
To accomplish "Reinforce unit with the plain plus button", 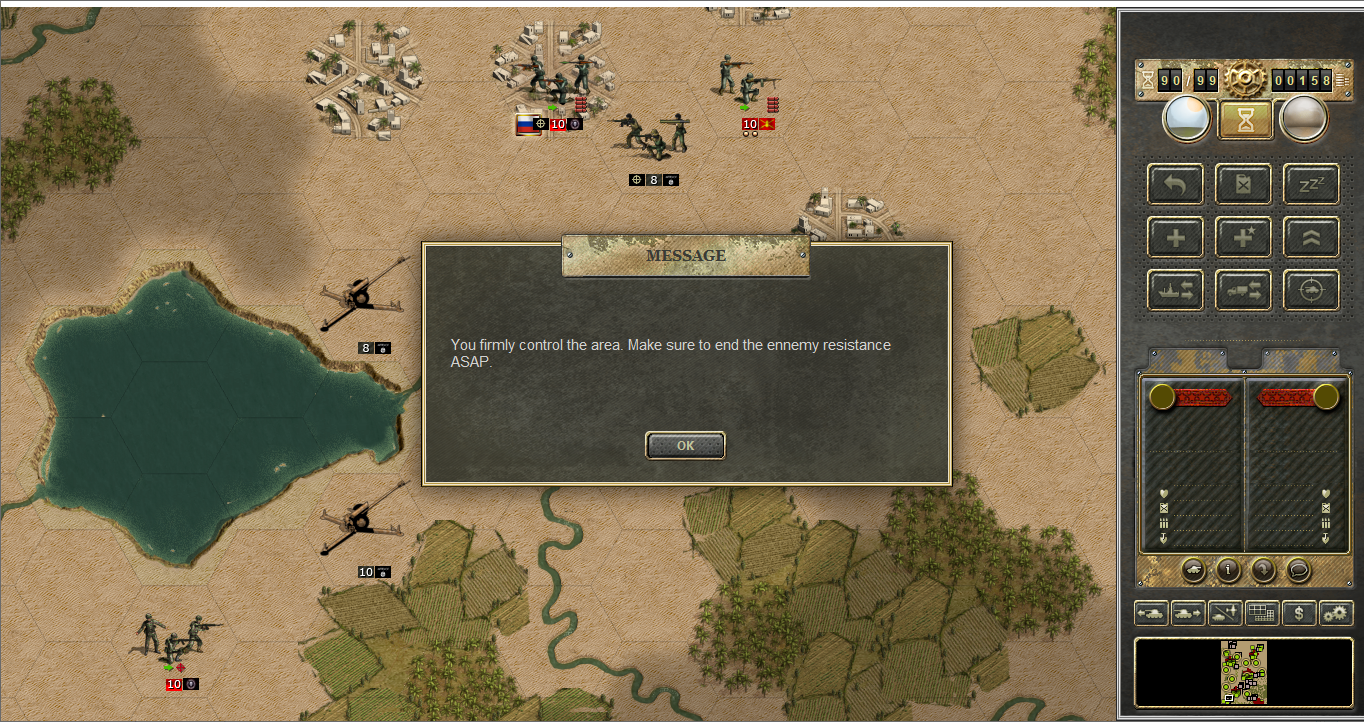I will 1175,238.
